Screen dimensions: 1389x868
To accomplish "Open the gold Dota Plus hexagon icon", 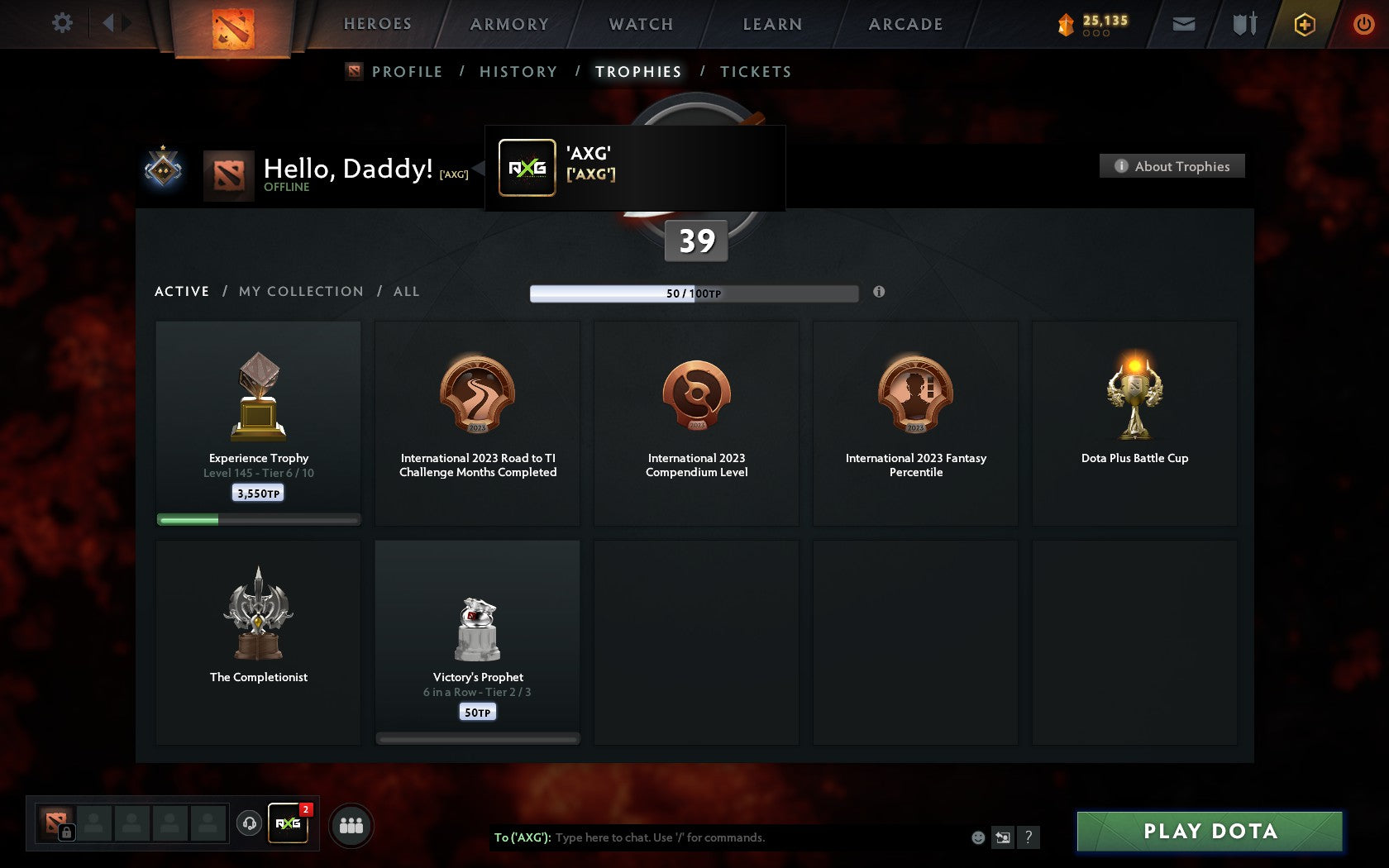I will 1305,24.
